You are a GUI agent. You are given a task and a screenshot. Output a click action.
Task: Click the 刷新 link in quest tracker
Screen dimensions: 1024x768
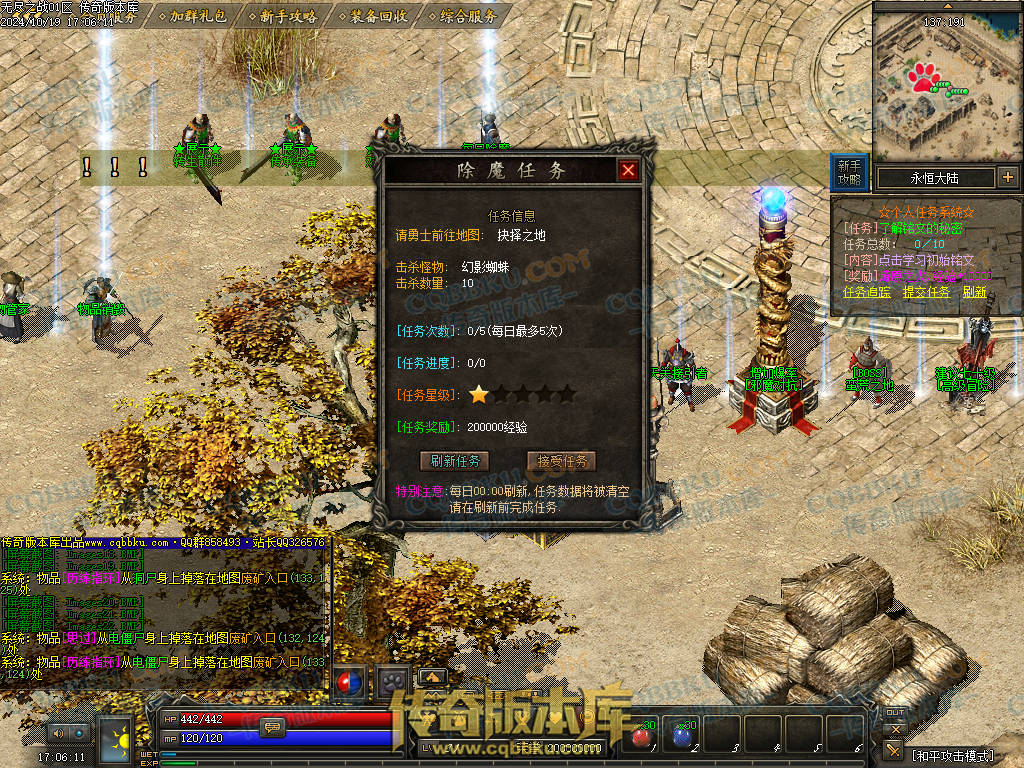point(974,292)
